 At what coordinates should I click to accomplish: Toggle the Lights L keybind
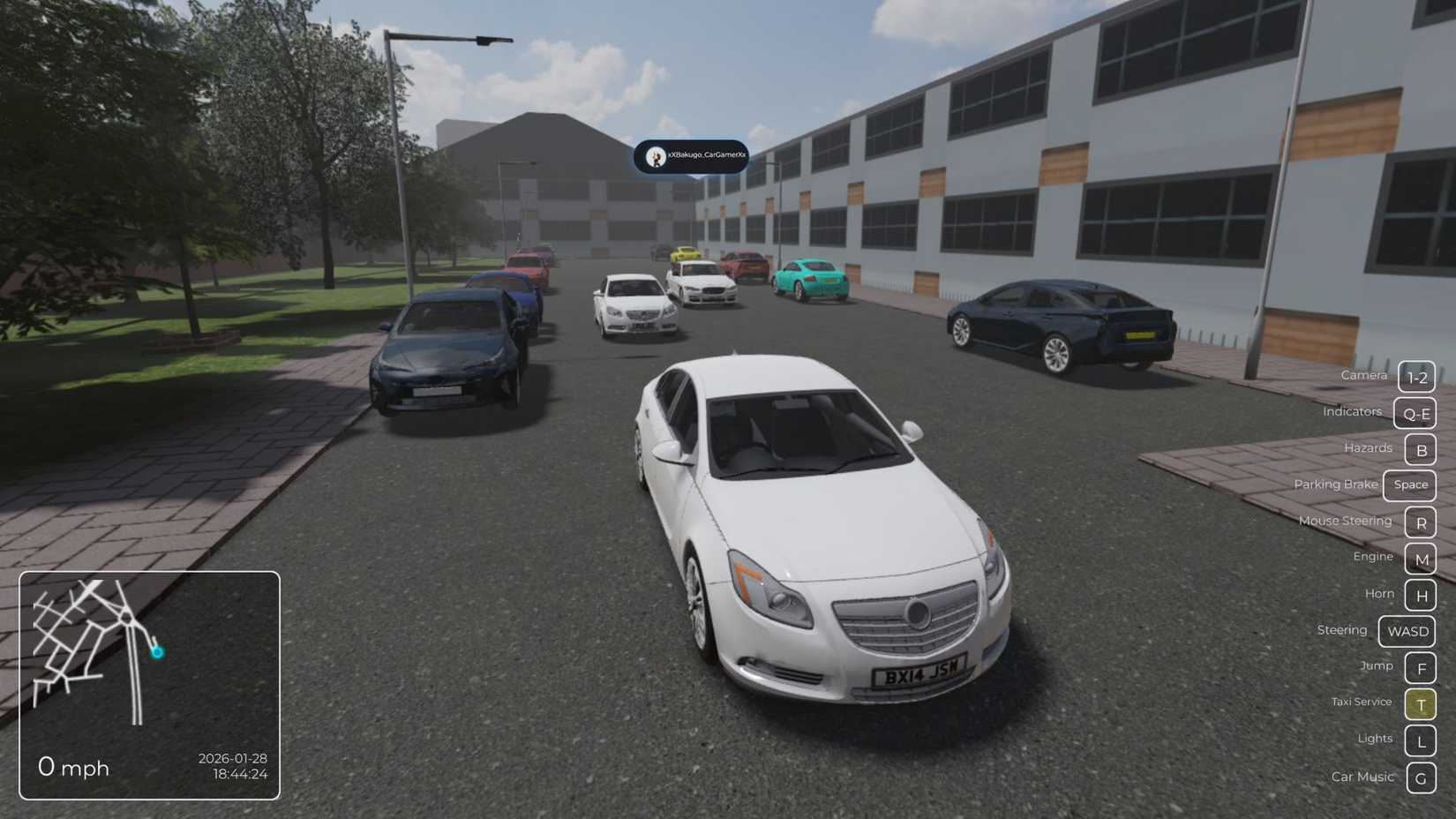[1421, 740]
